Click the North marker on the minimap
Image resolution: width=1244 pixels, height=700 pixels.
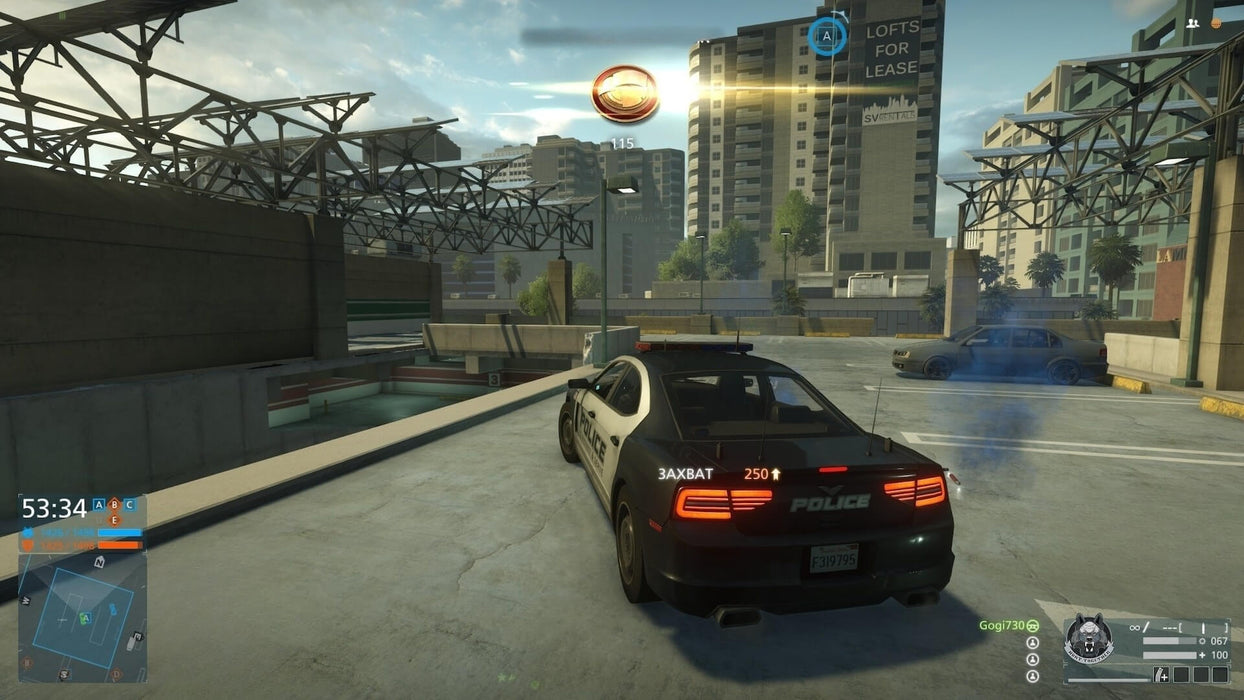click(x=99, y=563)
